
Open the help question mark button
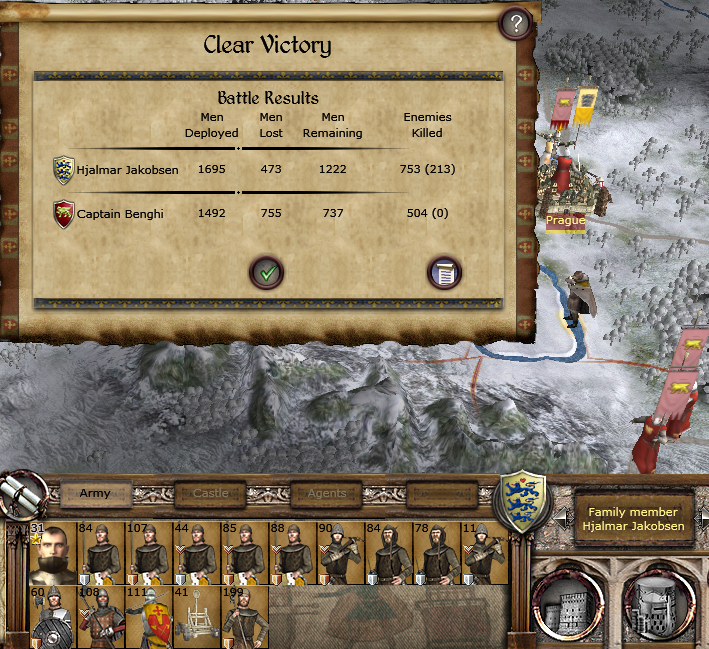coord(515,24)
